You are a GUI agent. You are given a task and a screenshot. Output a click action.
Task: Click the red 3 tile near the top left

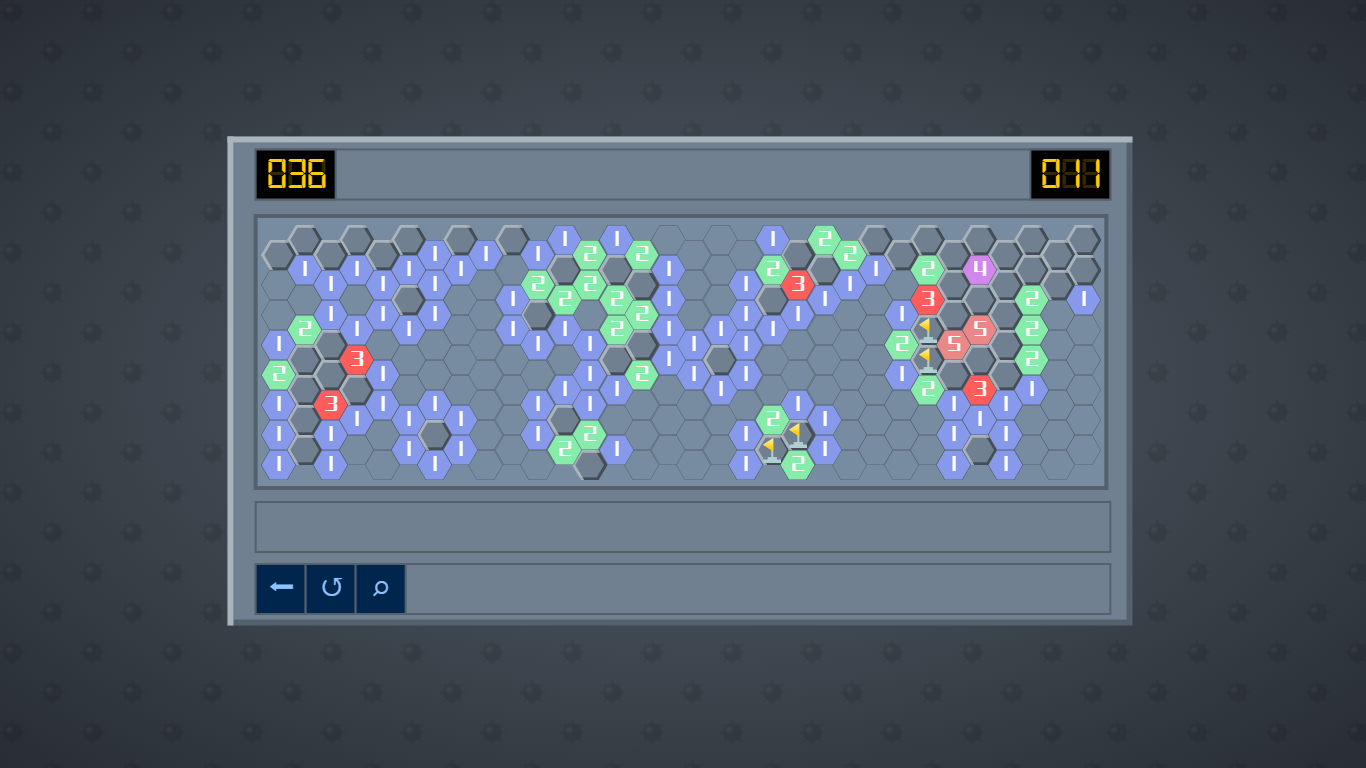(357, 356)
